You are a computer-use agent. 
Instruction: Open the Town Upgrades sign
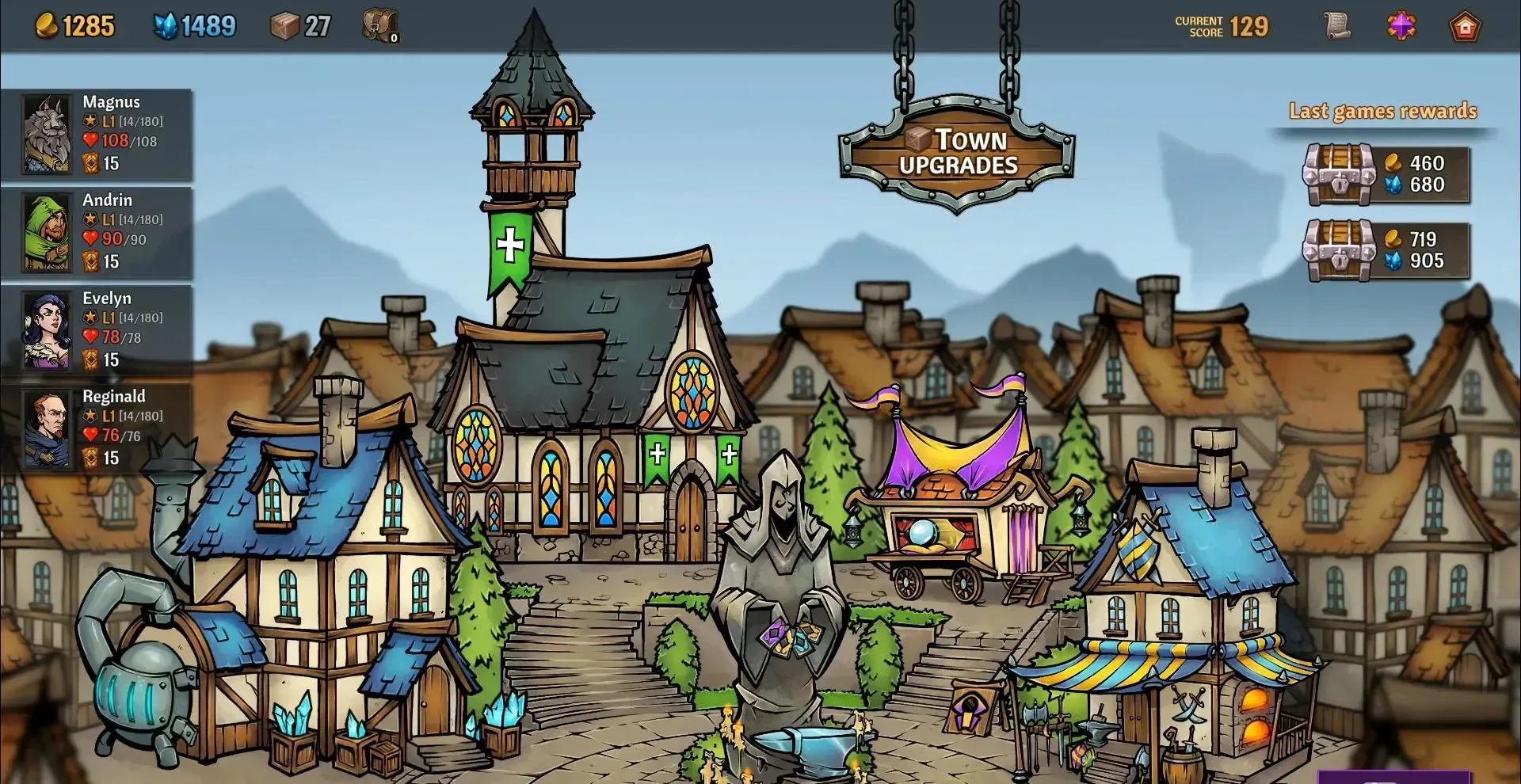(x=957, y=152)
